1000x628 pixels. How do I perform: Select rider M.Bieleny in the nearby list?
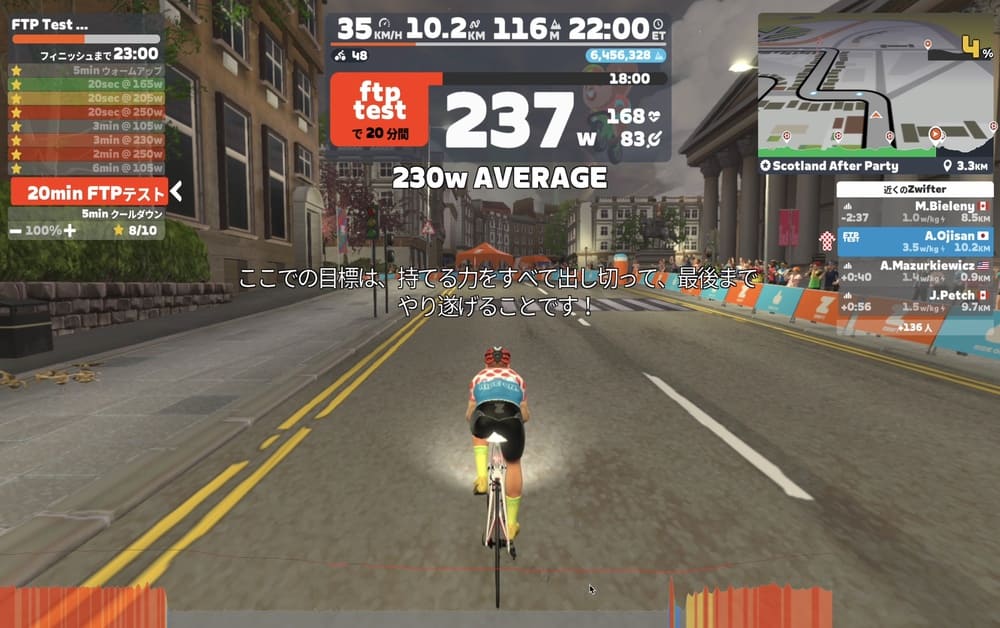click(x=914, y=212)
